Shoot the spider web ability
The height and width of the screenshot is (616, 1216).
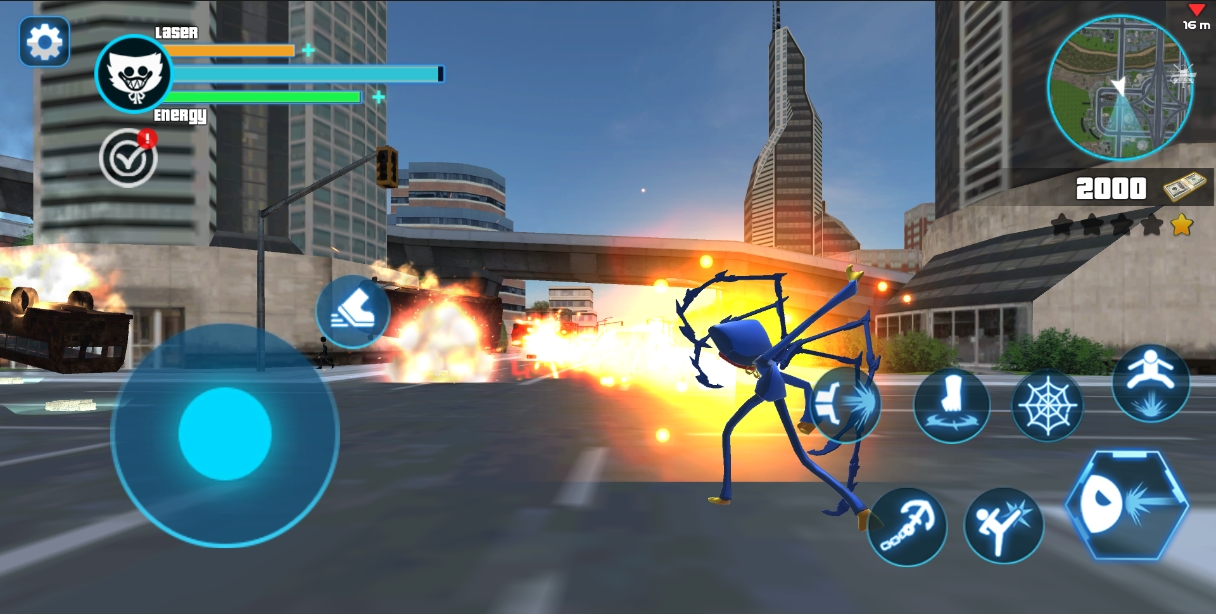point(1047,405)
